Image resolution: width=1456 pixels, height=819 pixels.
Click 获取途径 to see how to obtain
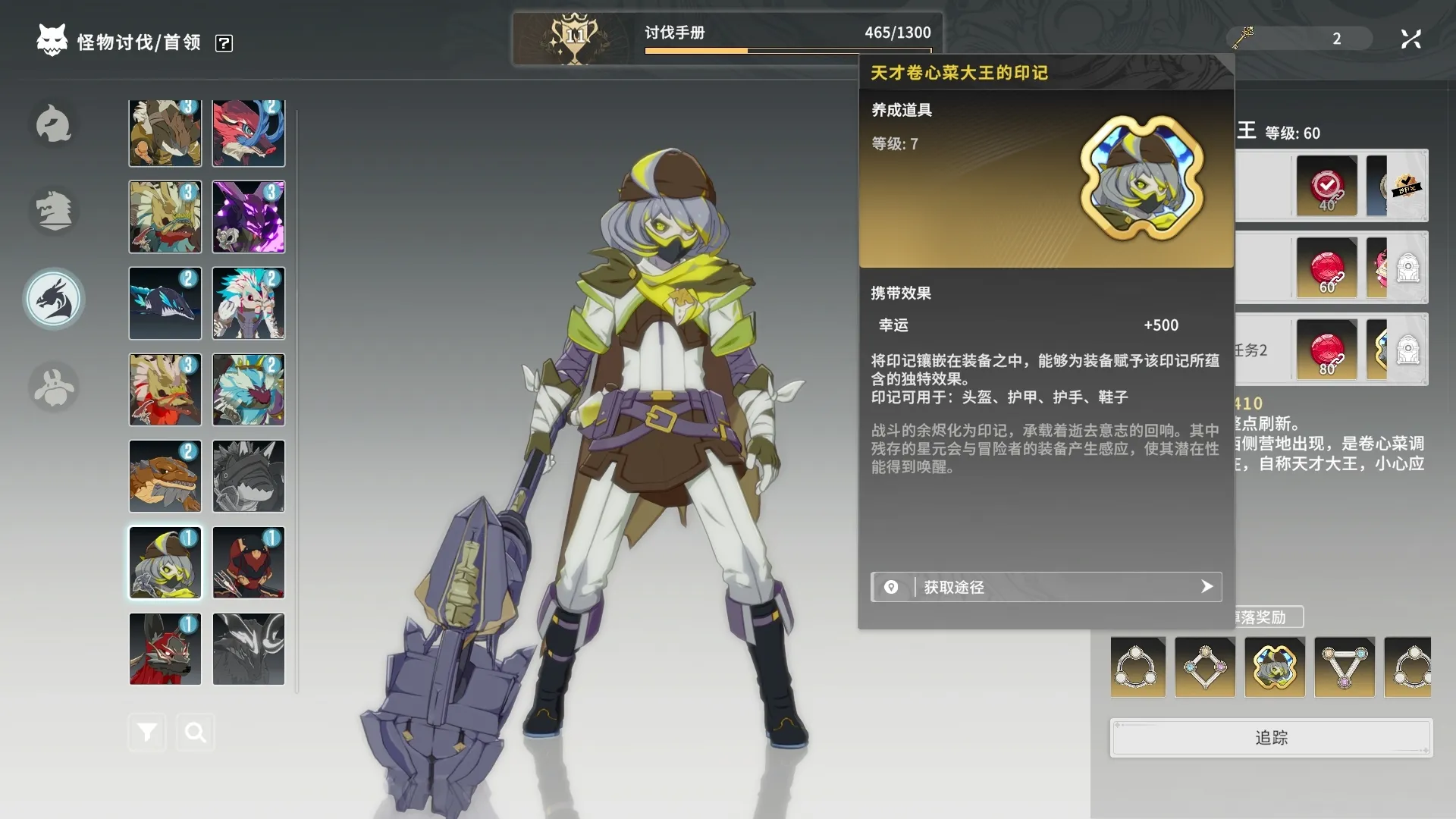pos(1046,587)
